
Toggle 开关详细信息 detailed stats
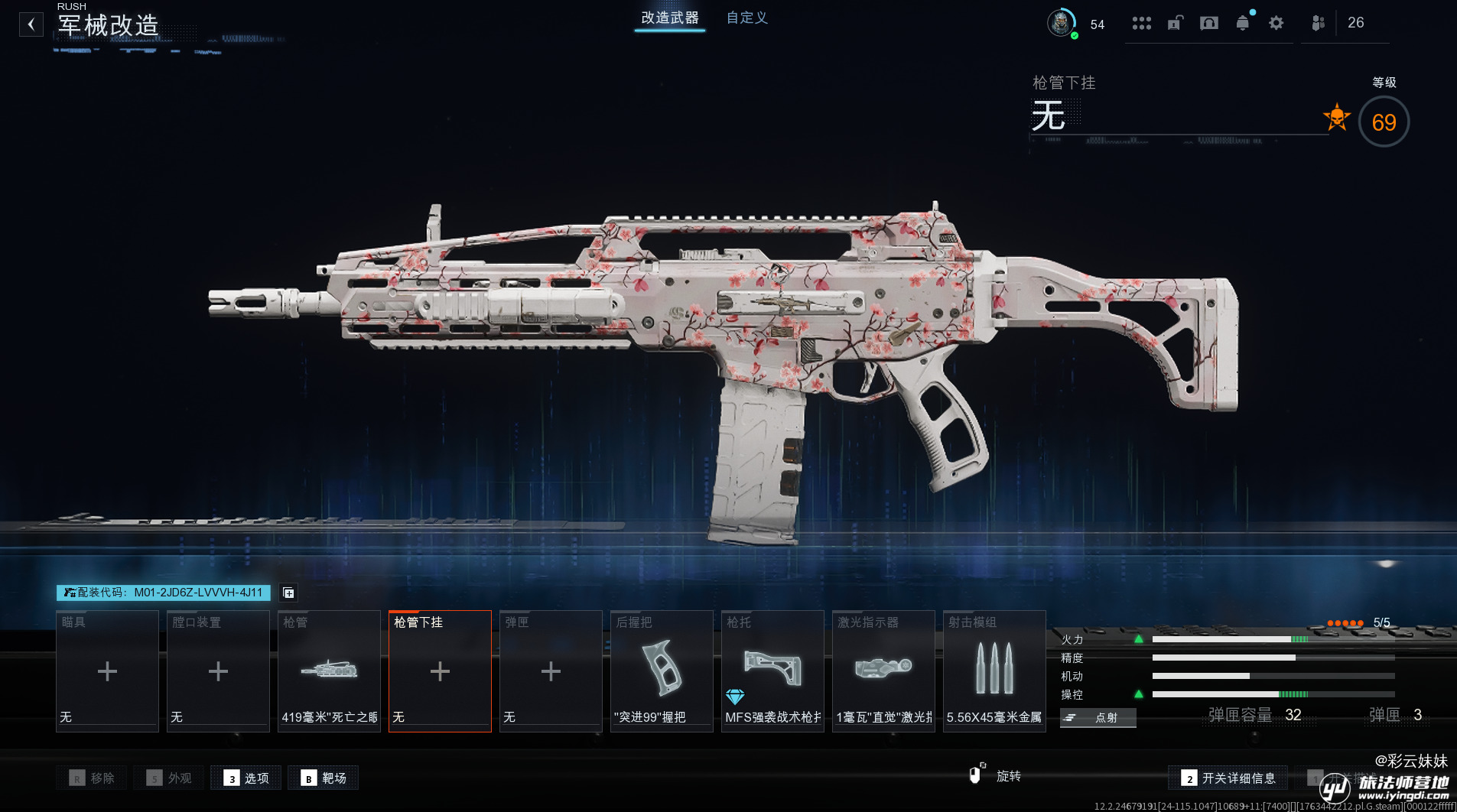click(x=1228, y=778)
